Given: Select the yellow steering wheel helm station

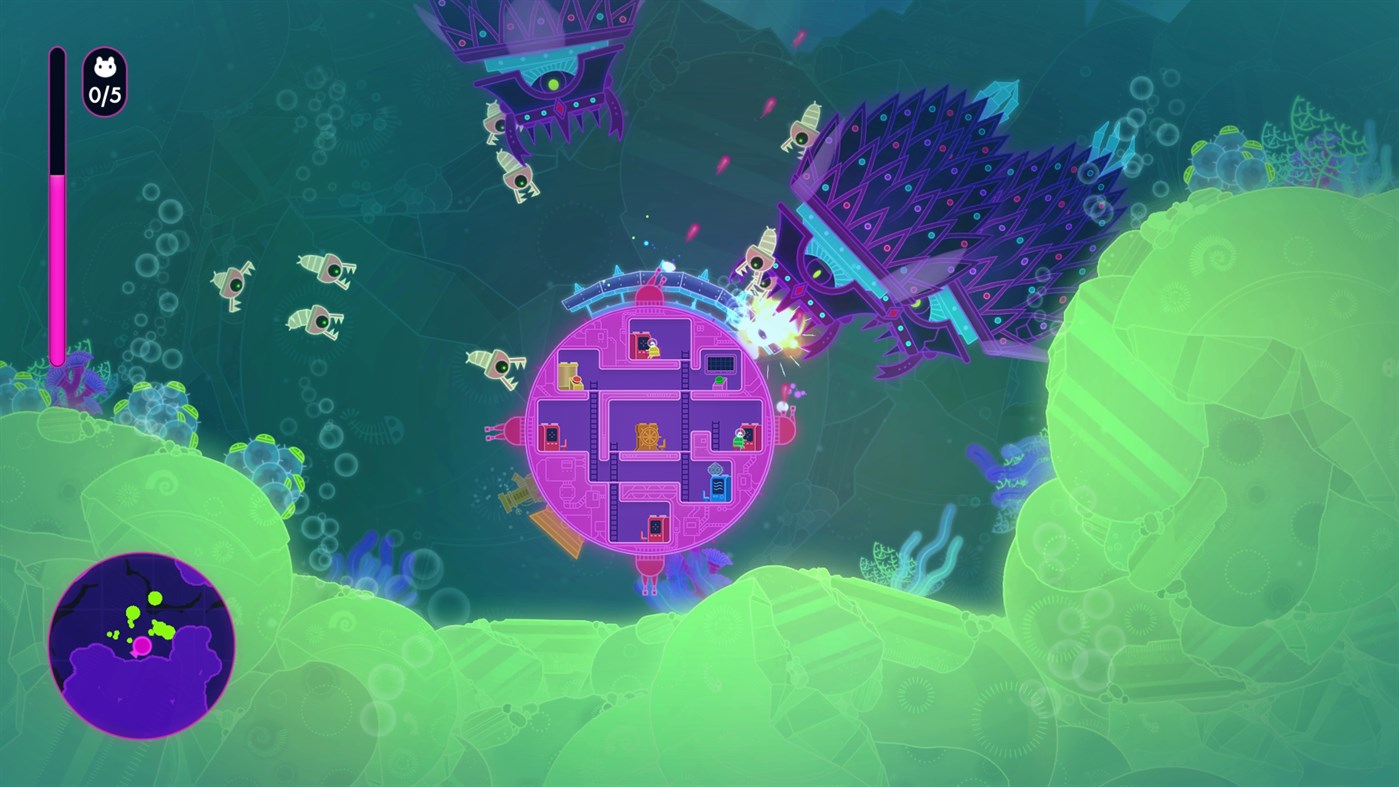Looking at the screenshot, I should pos(646,436).
